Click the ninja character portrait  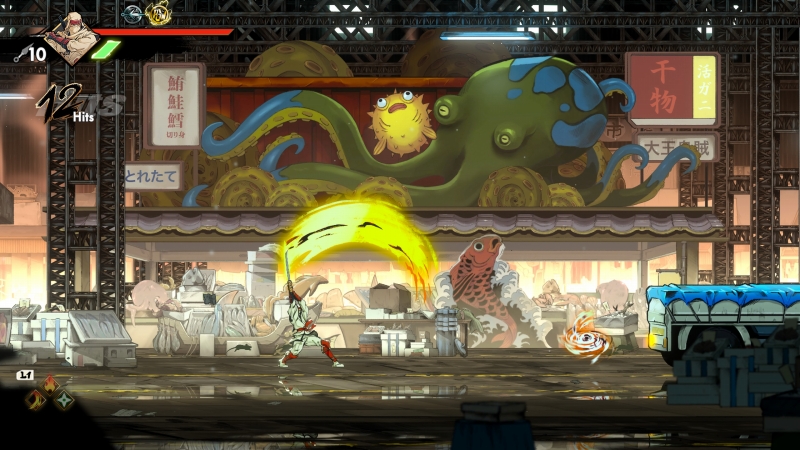coord(72,38)
